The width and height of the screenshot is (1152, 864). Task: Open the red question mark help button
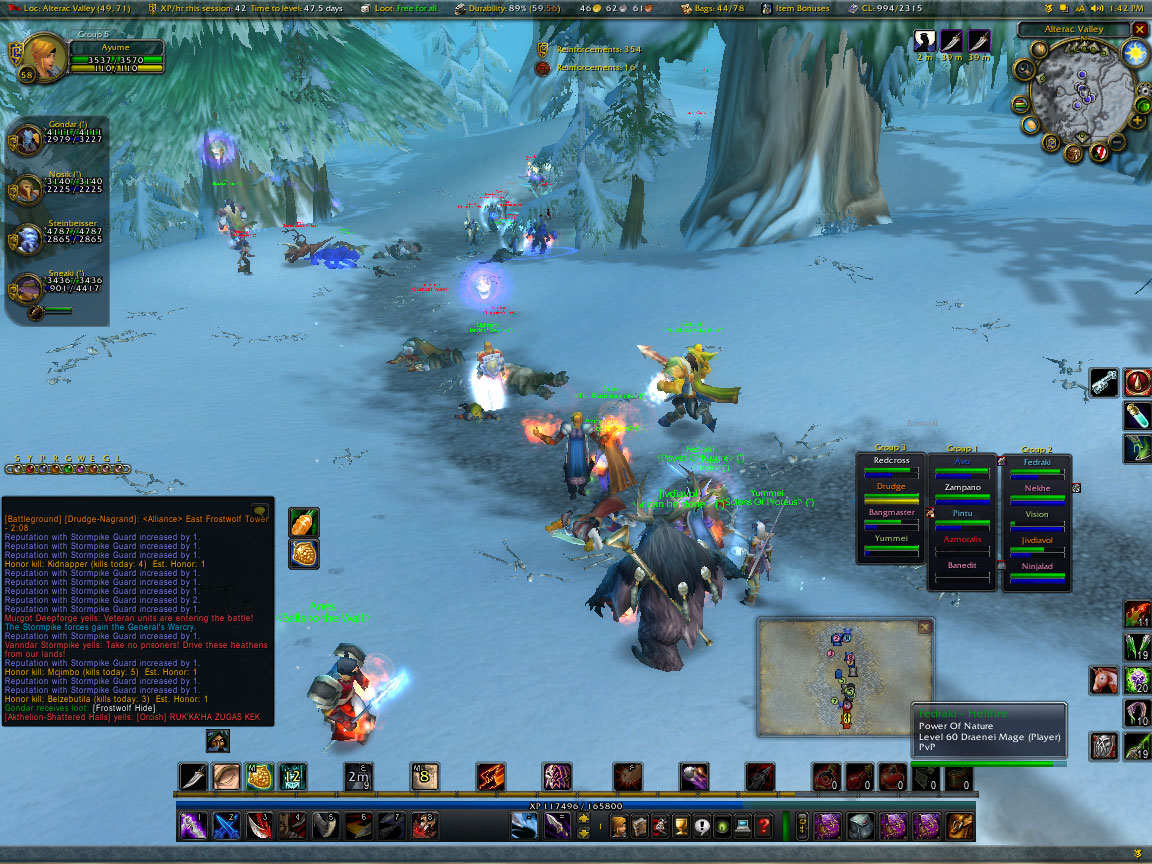(x=763, y=826)
